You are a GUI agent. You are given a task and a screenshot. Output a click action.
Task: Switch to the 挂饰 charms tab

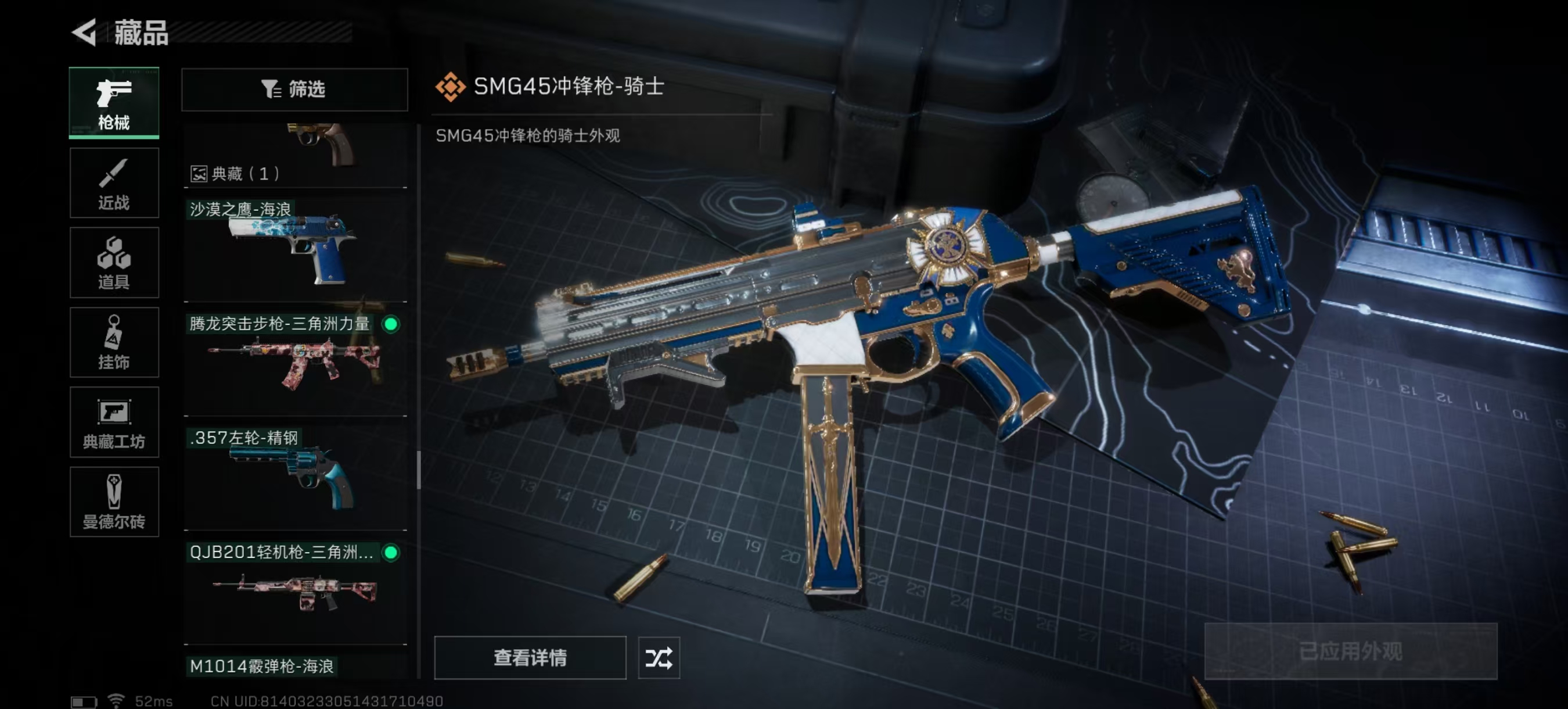(x=114, y=342)
